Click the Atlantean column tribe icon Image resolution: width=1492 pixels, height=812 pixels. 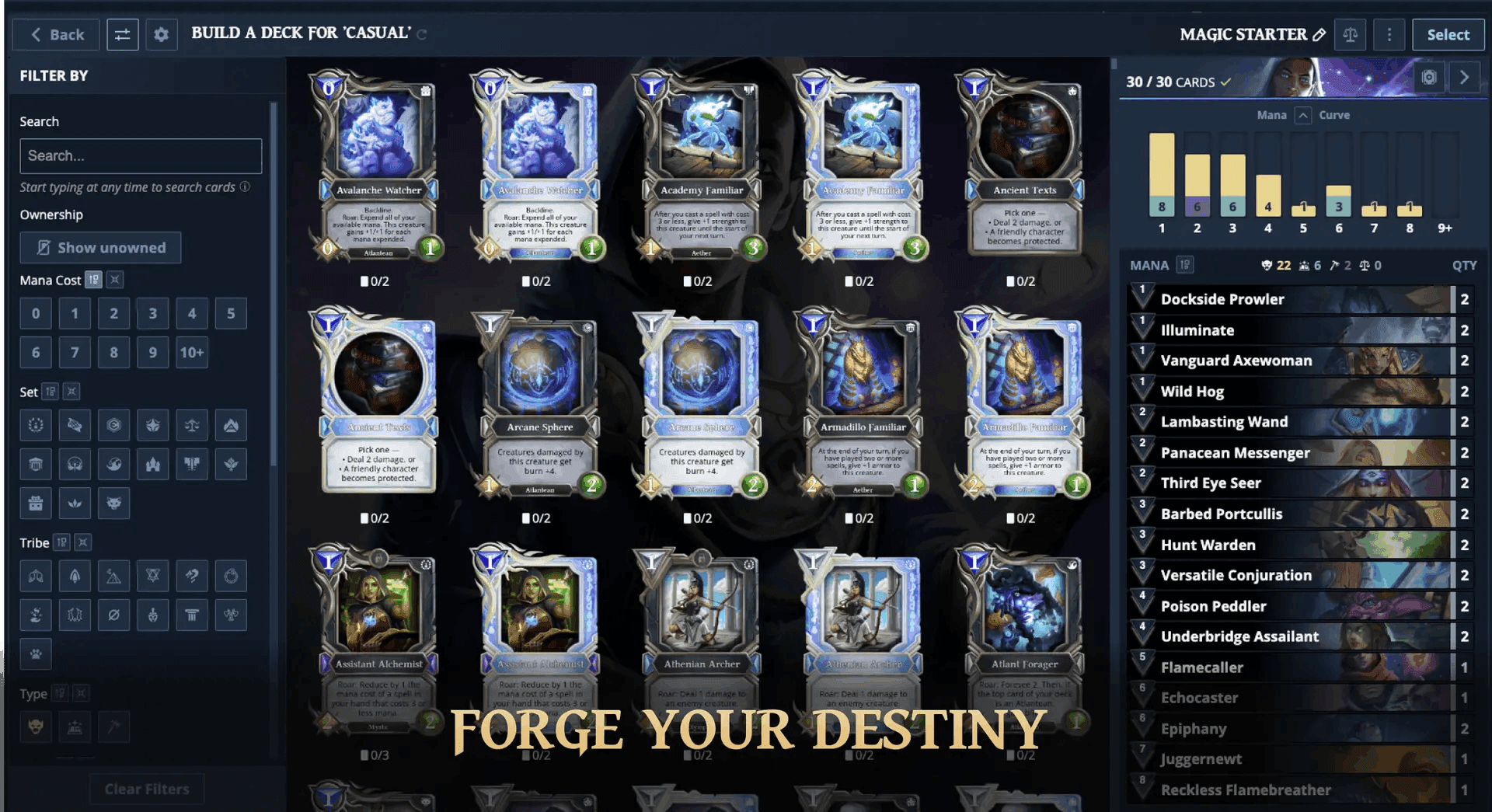(x=192, y=615)
